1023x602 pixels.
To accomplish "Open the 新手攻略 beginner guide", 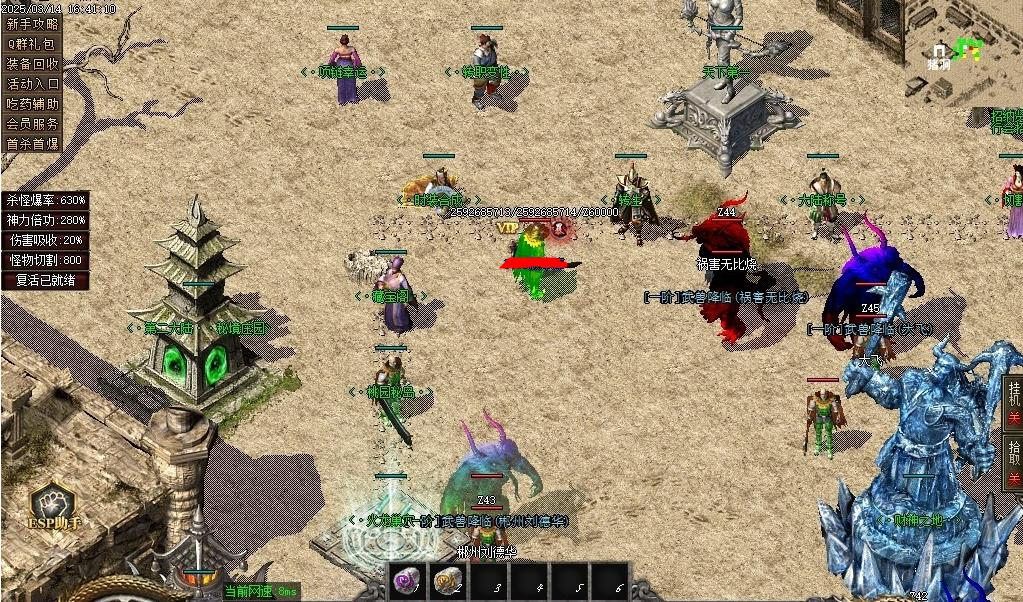I will click(32, 23).
